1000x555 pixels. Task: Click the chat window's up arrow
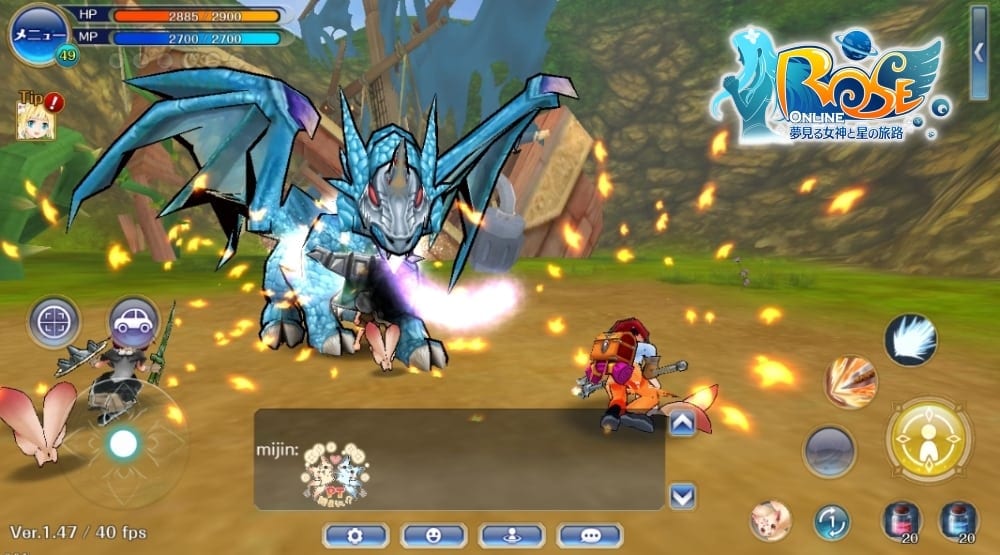[682, 424]
